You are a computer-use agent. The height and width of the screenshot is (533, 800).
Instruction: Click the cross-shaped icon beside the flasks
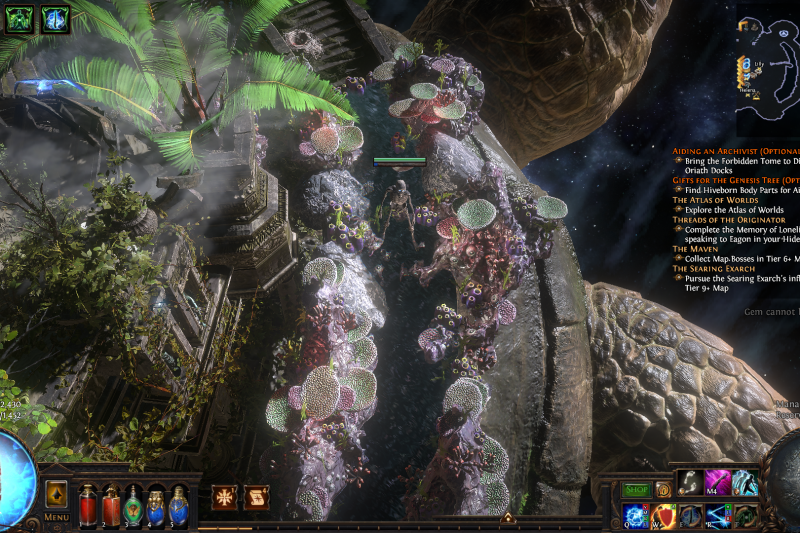[224, 496]
